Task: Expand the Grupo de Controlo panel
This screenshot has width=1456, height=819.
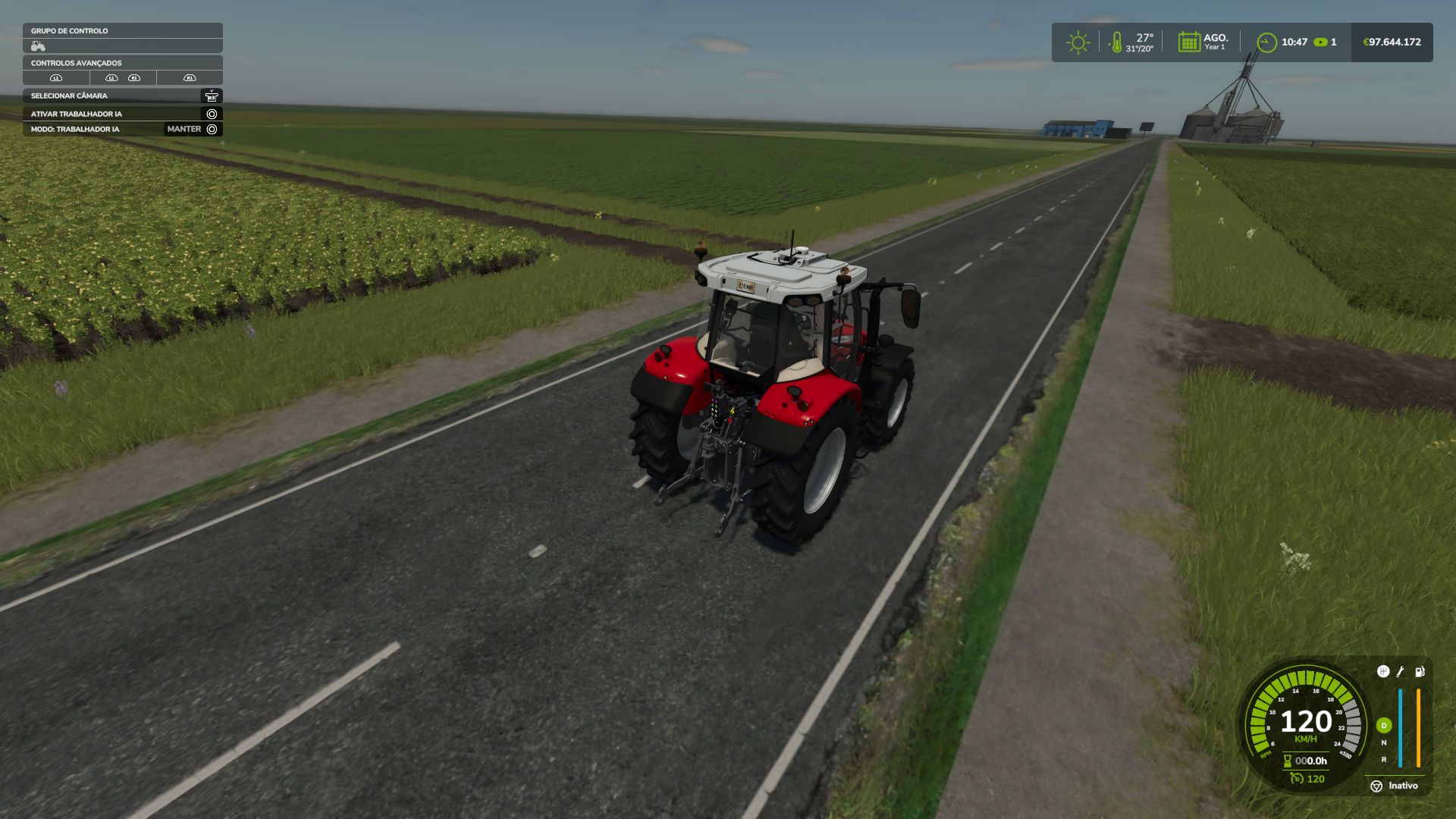Action: 68,31
